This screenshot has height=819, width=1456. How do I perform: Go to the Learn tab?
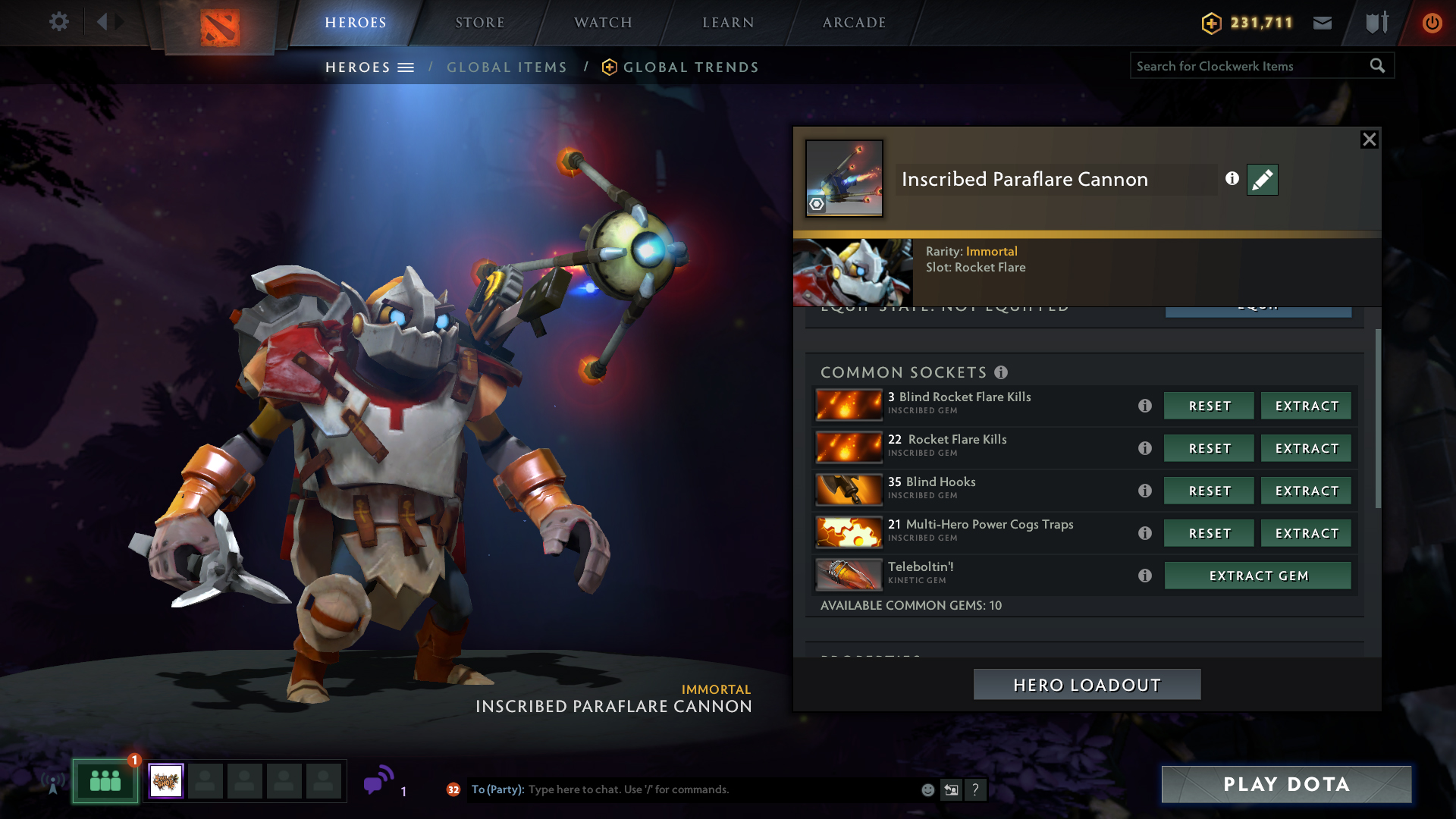point(728,23)
